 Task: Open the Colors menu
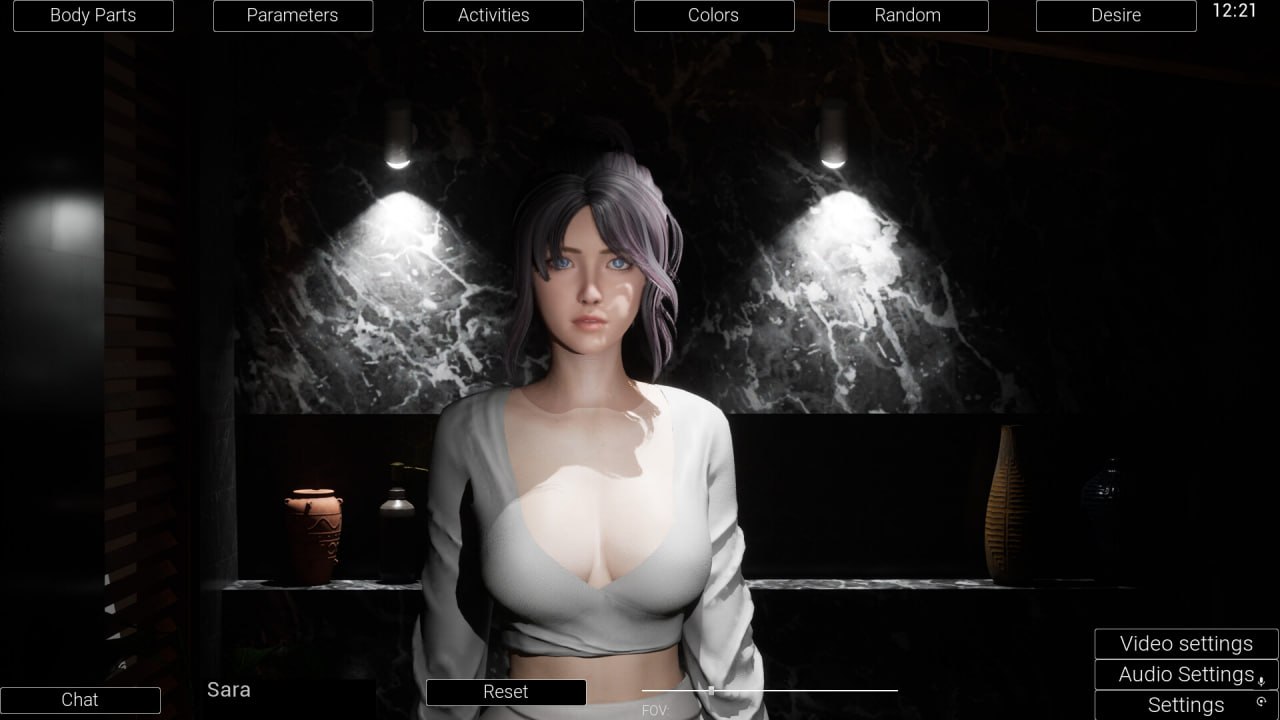pyautogui.click(x=713, y=15)
